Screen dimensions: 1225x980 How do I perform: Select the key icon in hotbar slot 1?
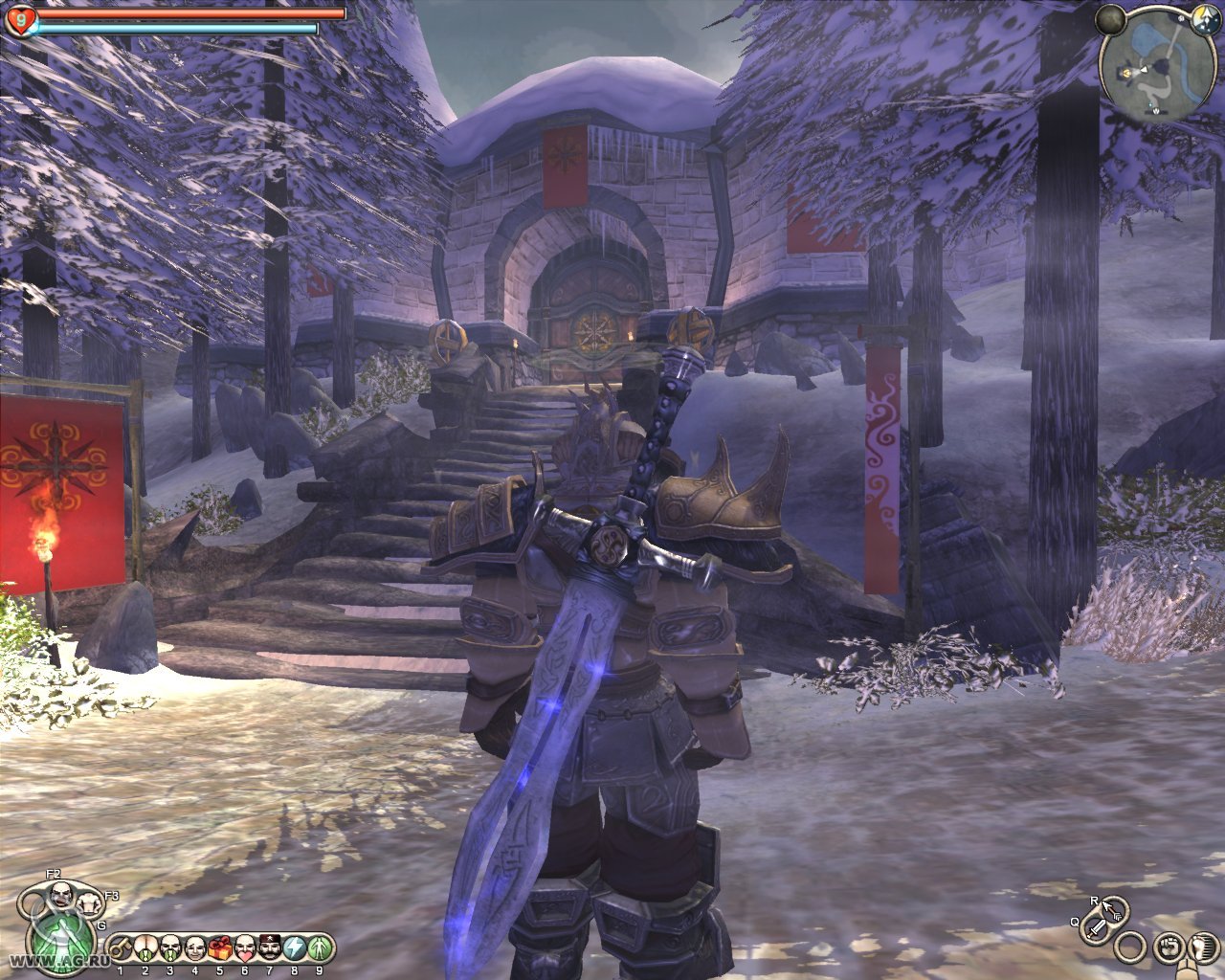coord(121,948)
